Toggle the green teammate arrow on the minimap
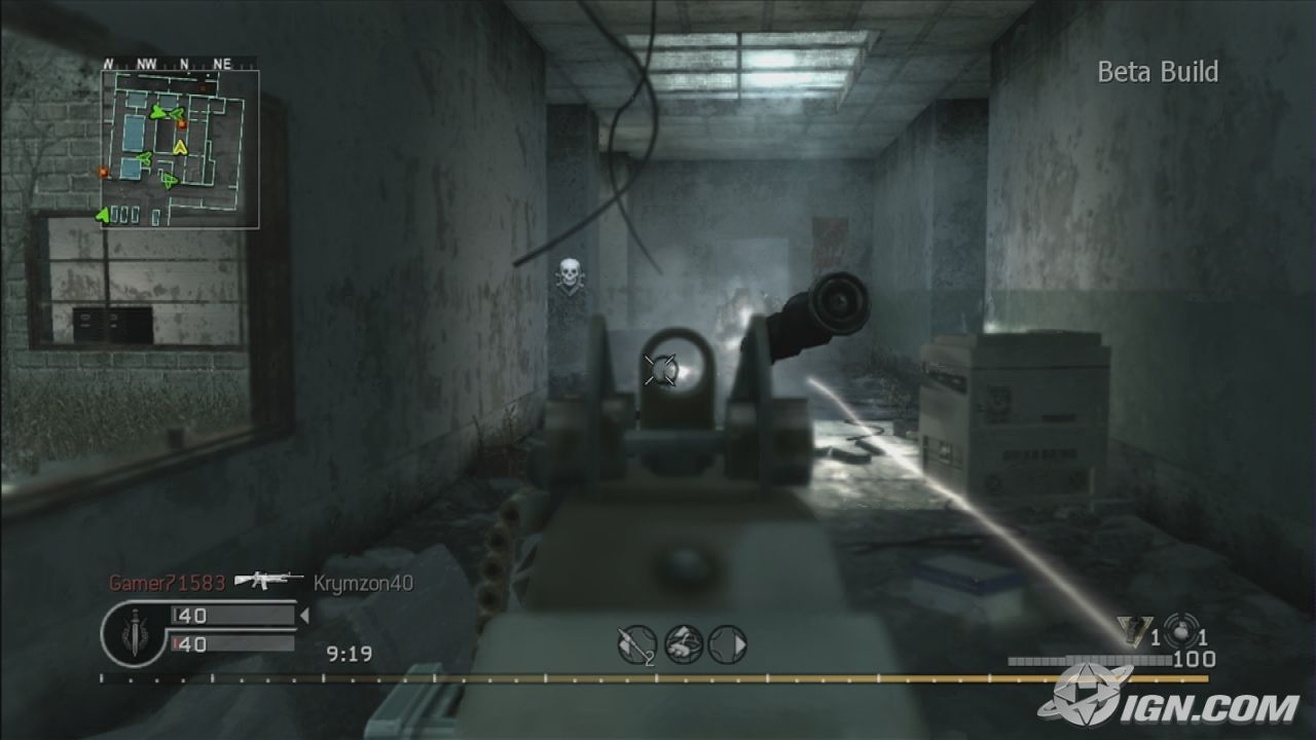 click(x=158, y=113)
